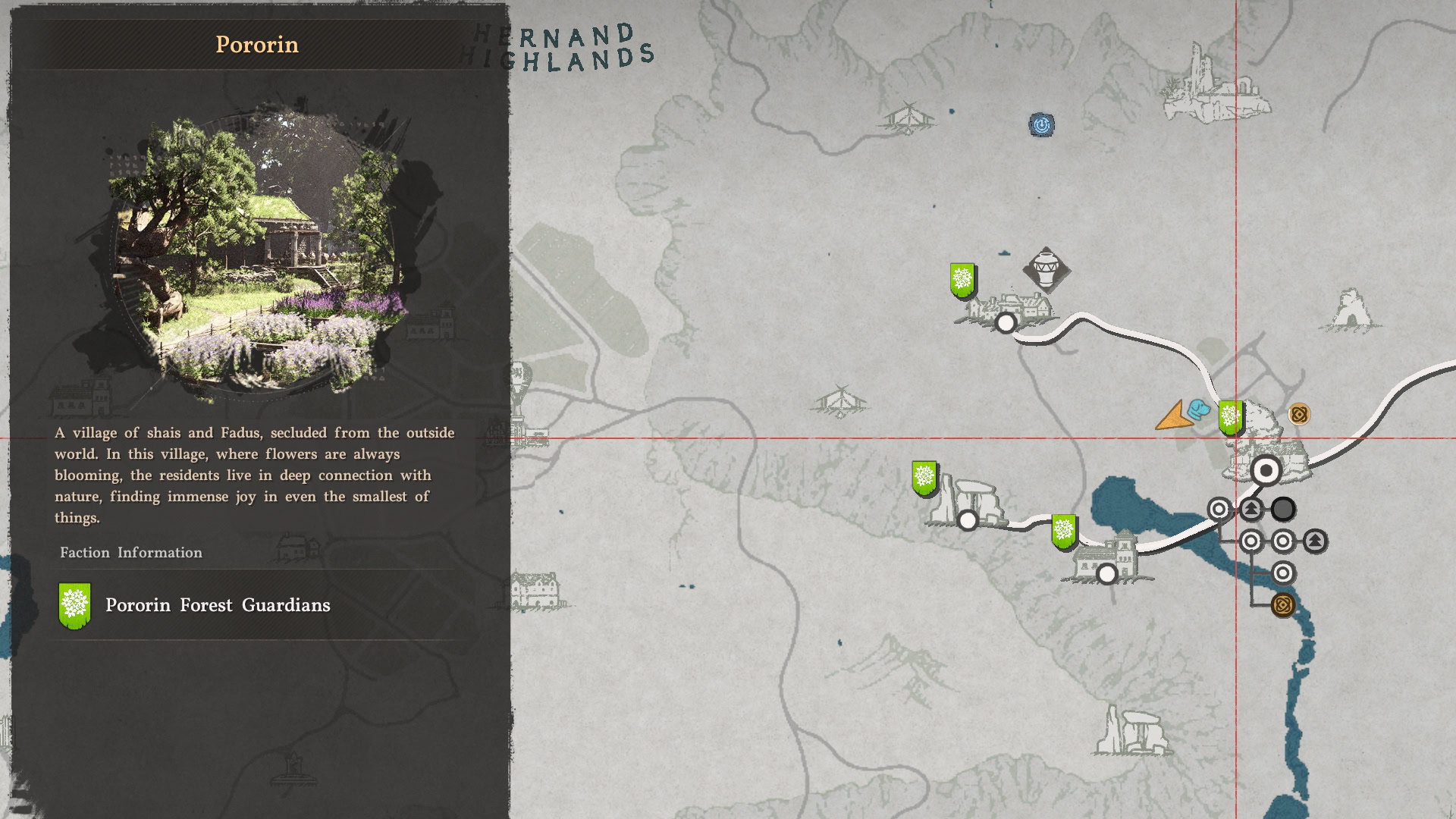Select the green banner next to the vase marker
Screen dimensions: 1456x819
click(x=962, y=281)
